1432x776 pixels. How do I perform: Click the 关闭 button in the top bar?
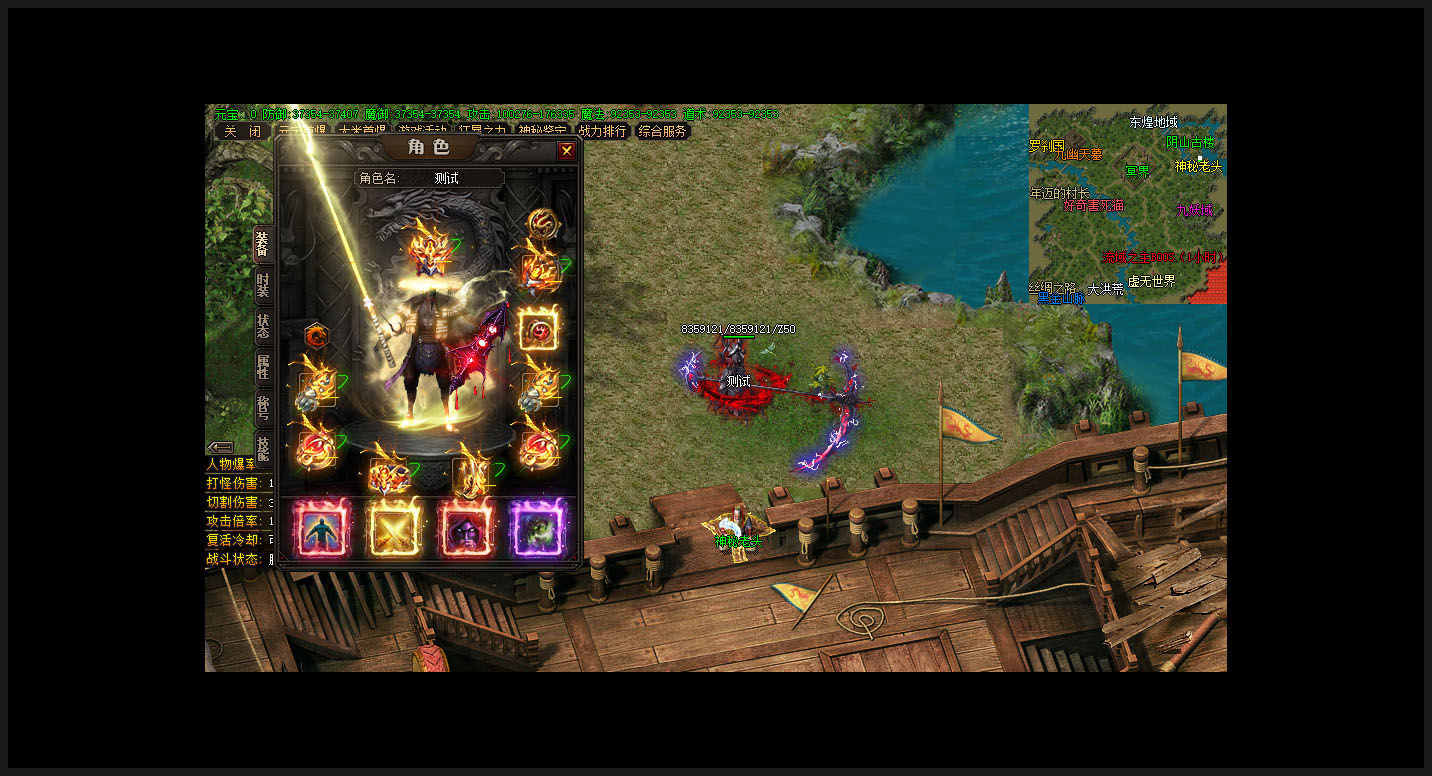click(242, 131)
